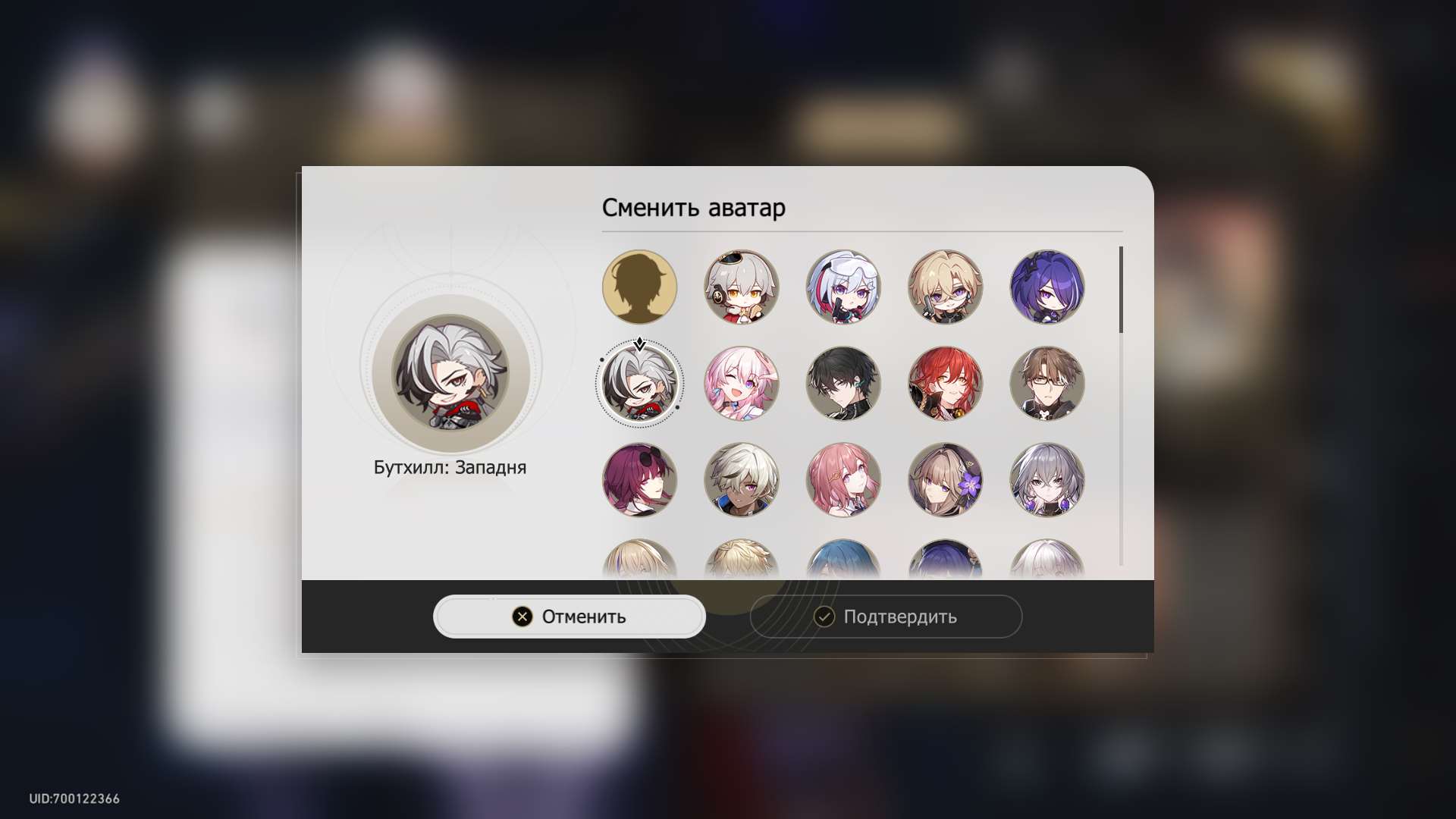The image size is (1456, 819).
Task: Choose the avatar with a purple flower
Action: click(x=946, y=481)
